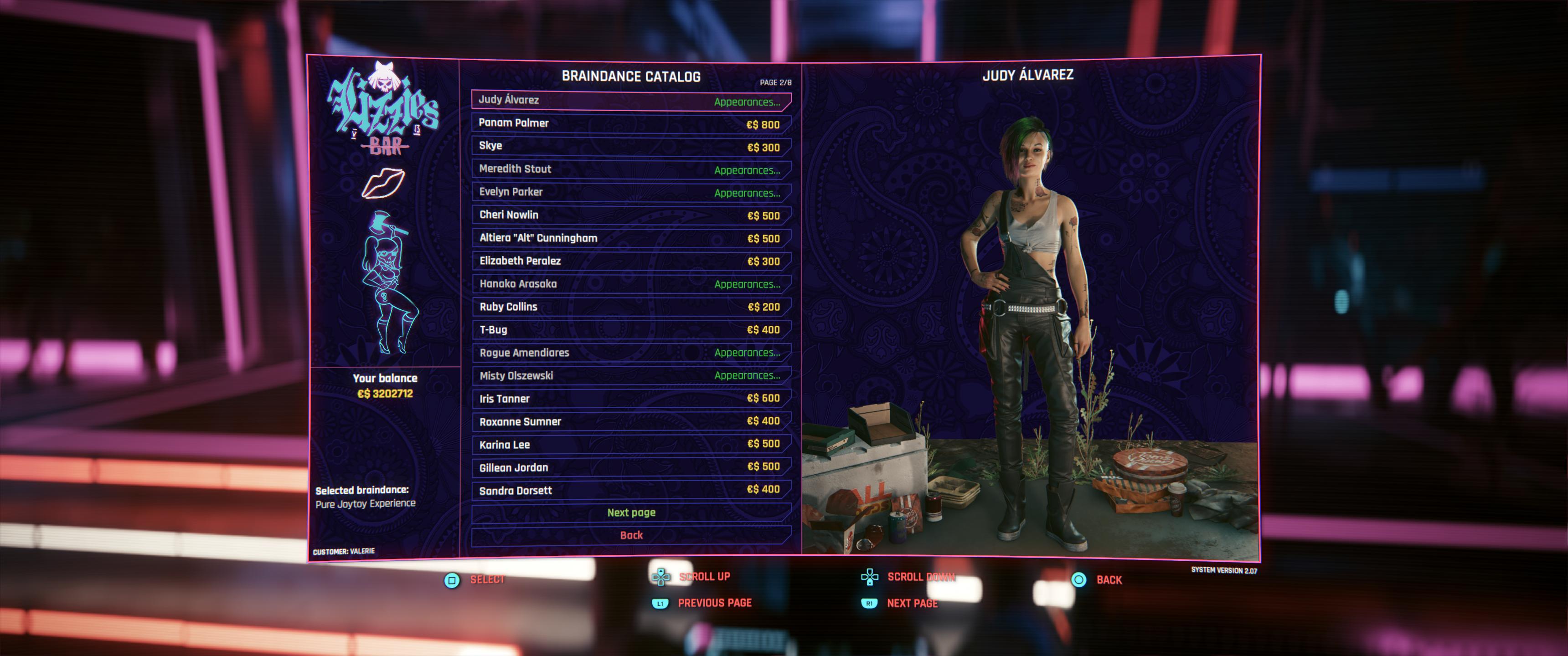Select the Elizabeth Peralez row
1568x656 pixels.
[630, 261]
